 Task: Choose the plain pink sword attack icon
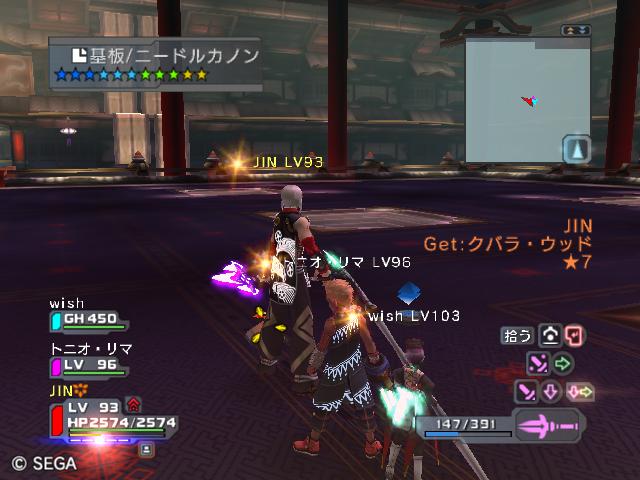click(x=527, y=391)
